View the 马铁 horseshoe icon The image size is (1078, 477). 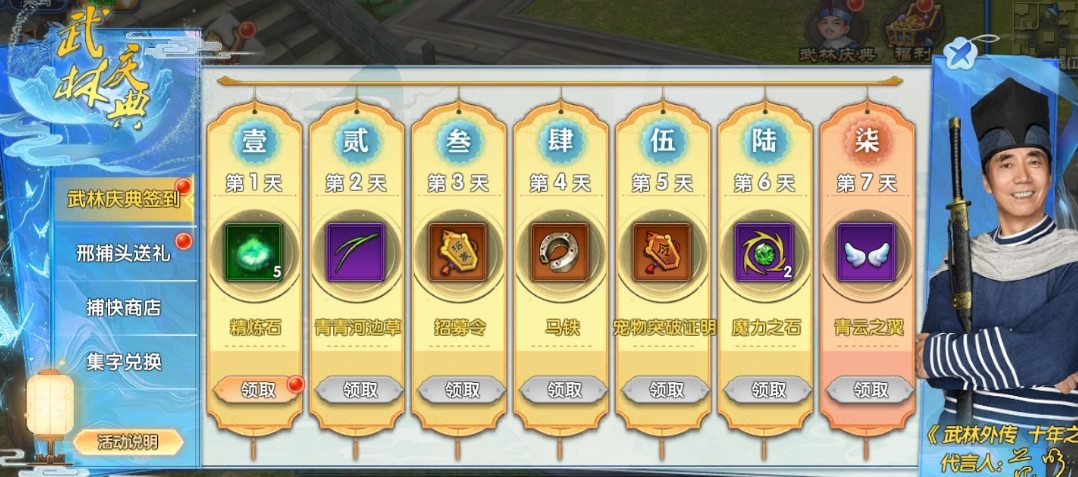pos(559,251)
